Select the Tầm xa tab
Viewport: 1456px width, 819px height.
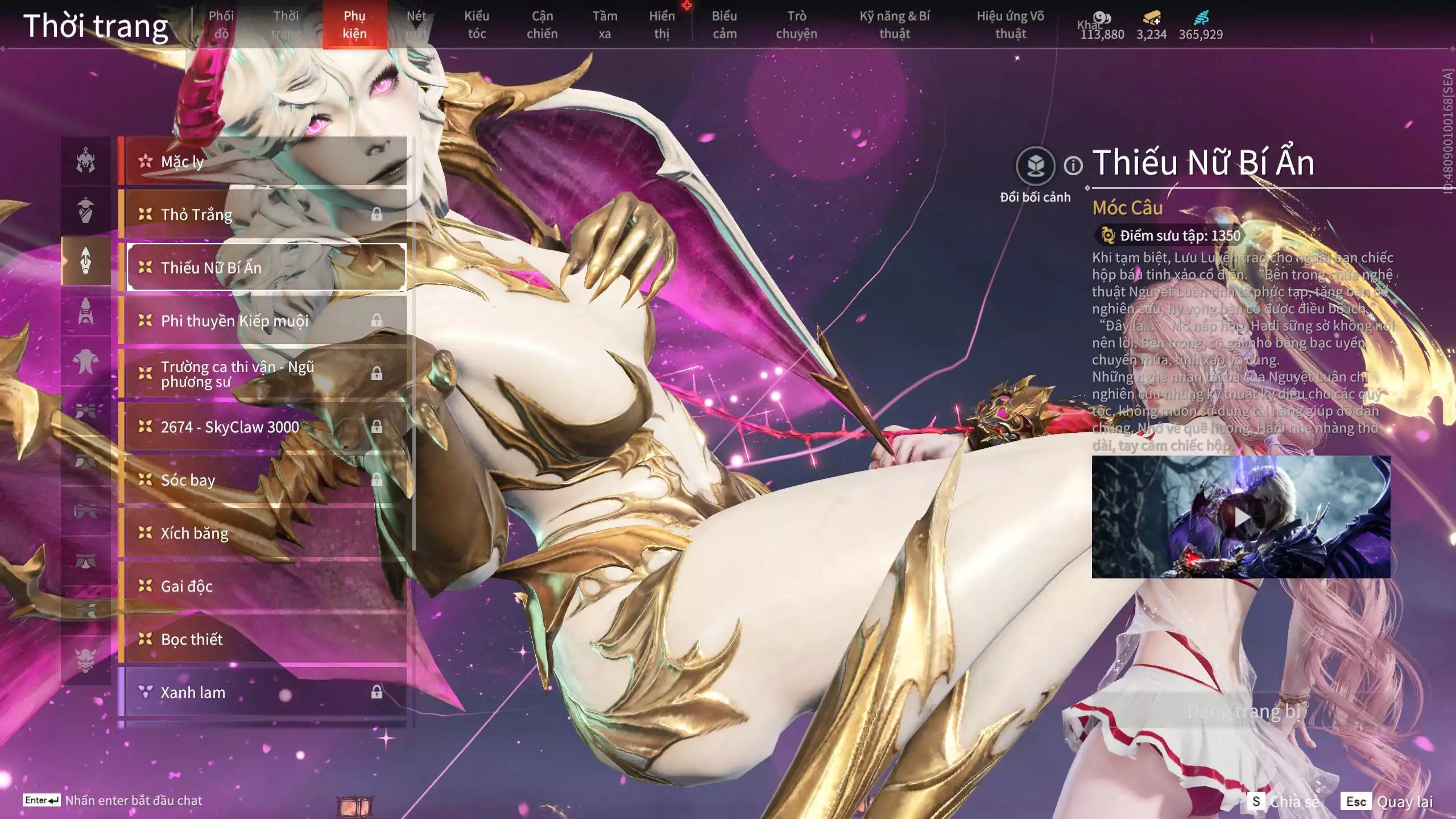(605, 24)
